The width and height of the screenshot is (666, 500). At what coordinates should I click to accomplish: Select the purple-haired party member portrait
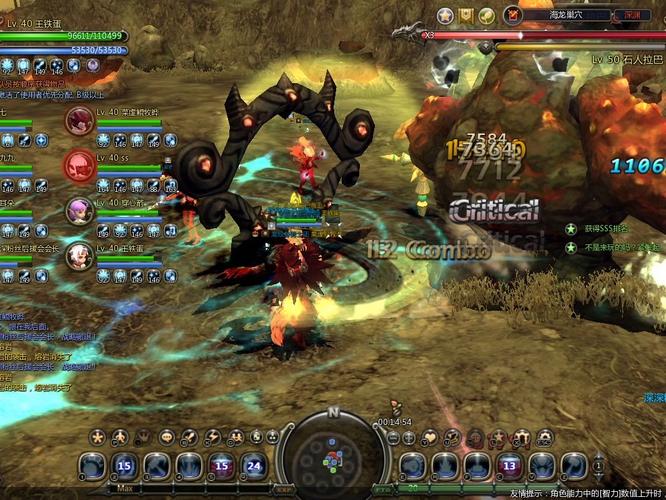(79, 210)
